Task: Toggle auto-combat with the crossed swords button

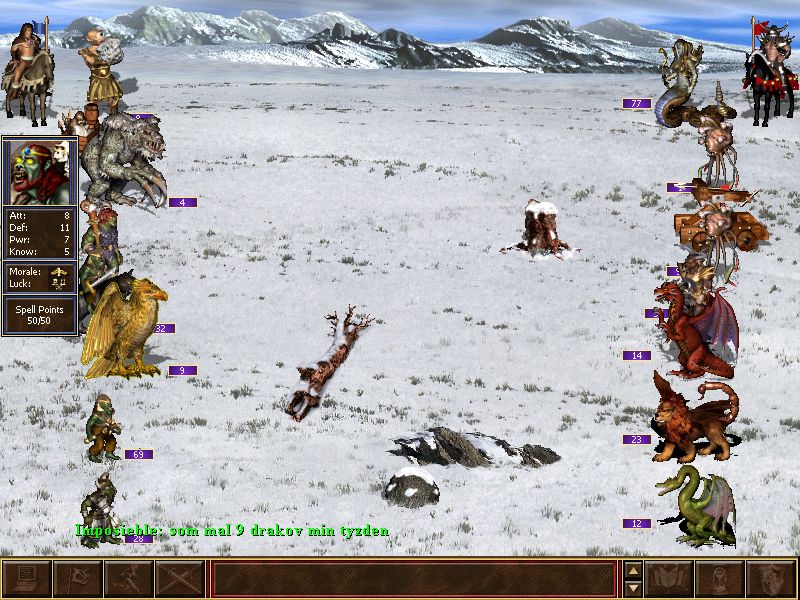Action: coord(180,579)
